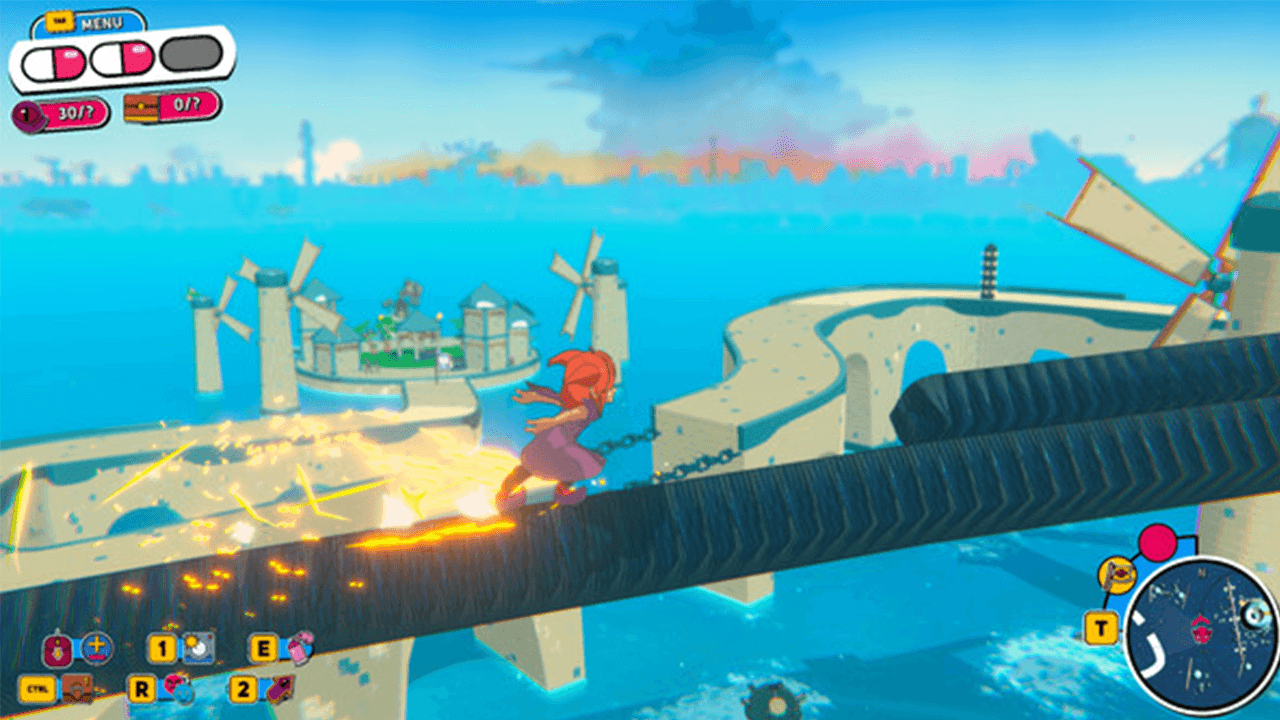Click the blue circle with yellow plus icon
Viewport: 1280px width, 720px height.
pos(97,647)
